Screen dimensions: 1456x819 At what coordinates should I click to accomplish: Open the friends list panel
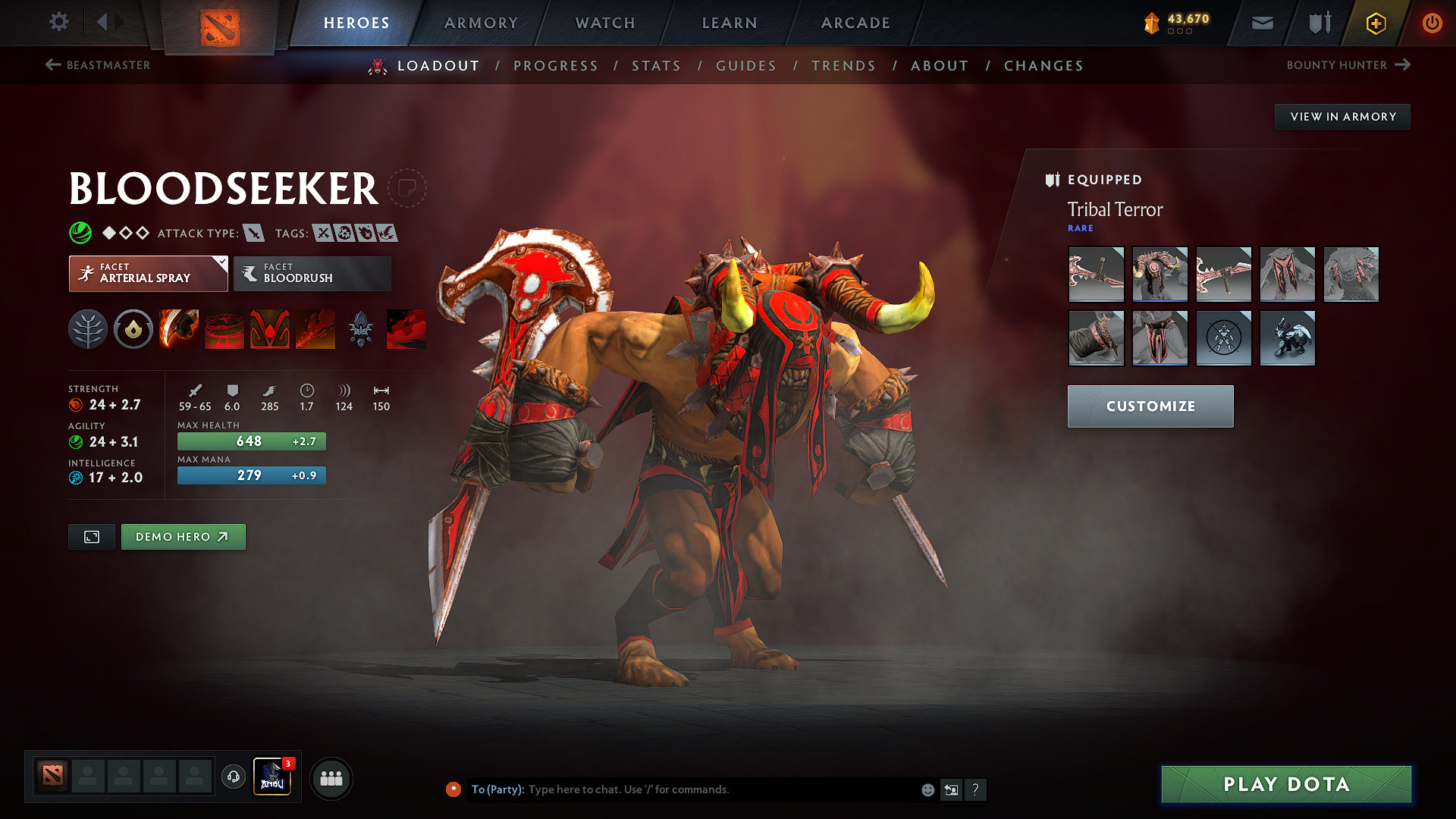click(x=330, y=778)
